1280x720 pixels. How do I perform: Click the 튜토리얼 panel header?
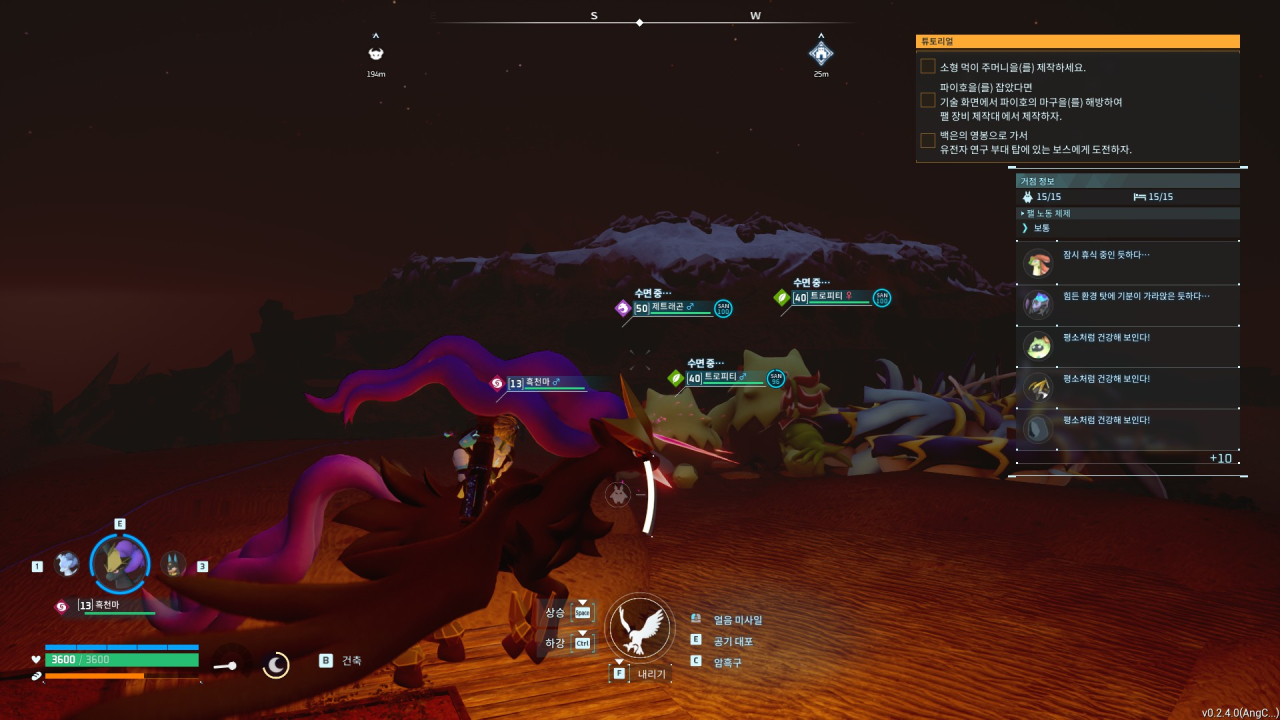1077,42
